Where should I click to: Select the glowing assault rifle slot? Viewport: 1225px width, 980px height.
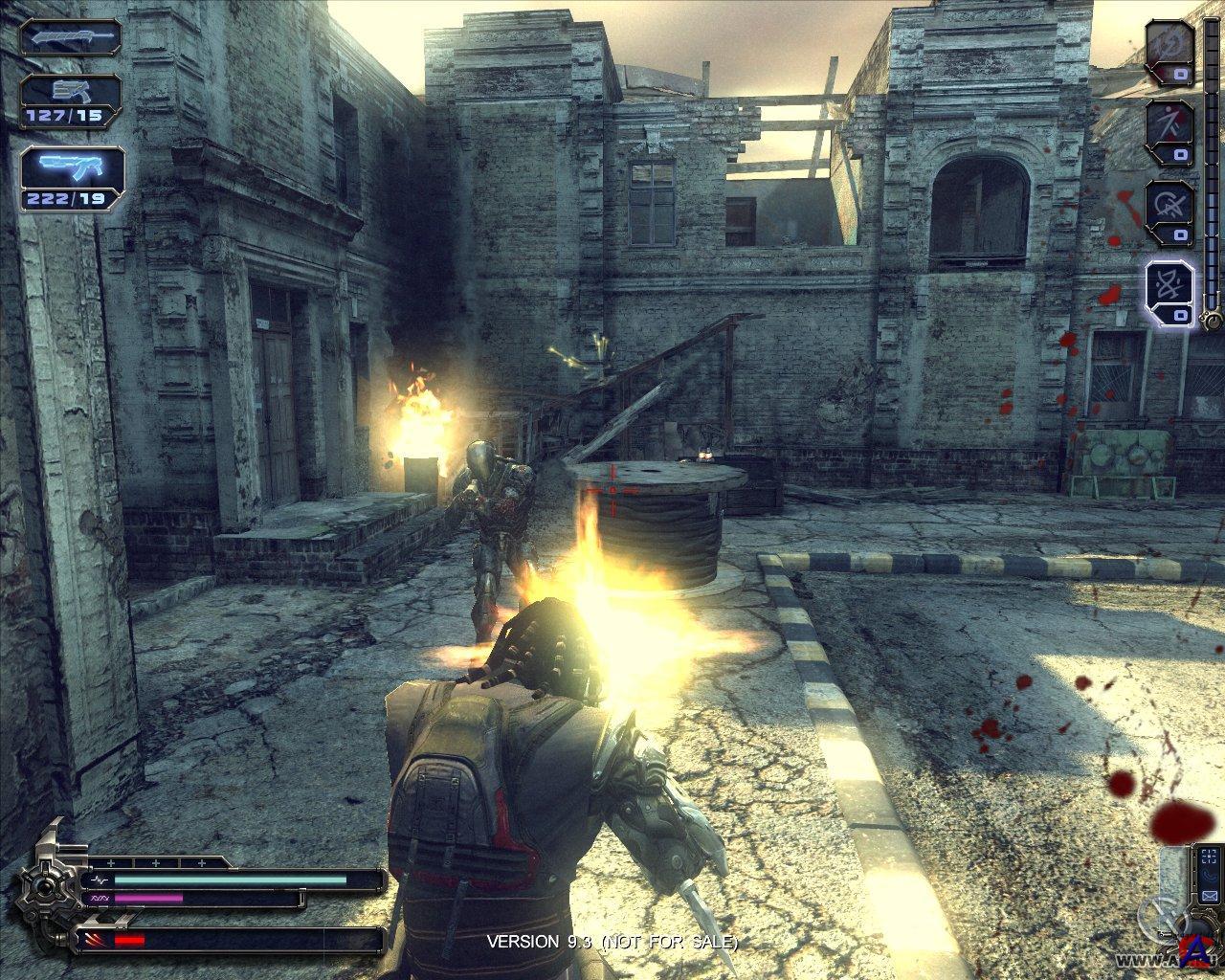(x=72, y=176)
